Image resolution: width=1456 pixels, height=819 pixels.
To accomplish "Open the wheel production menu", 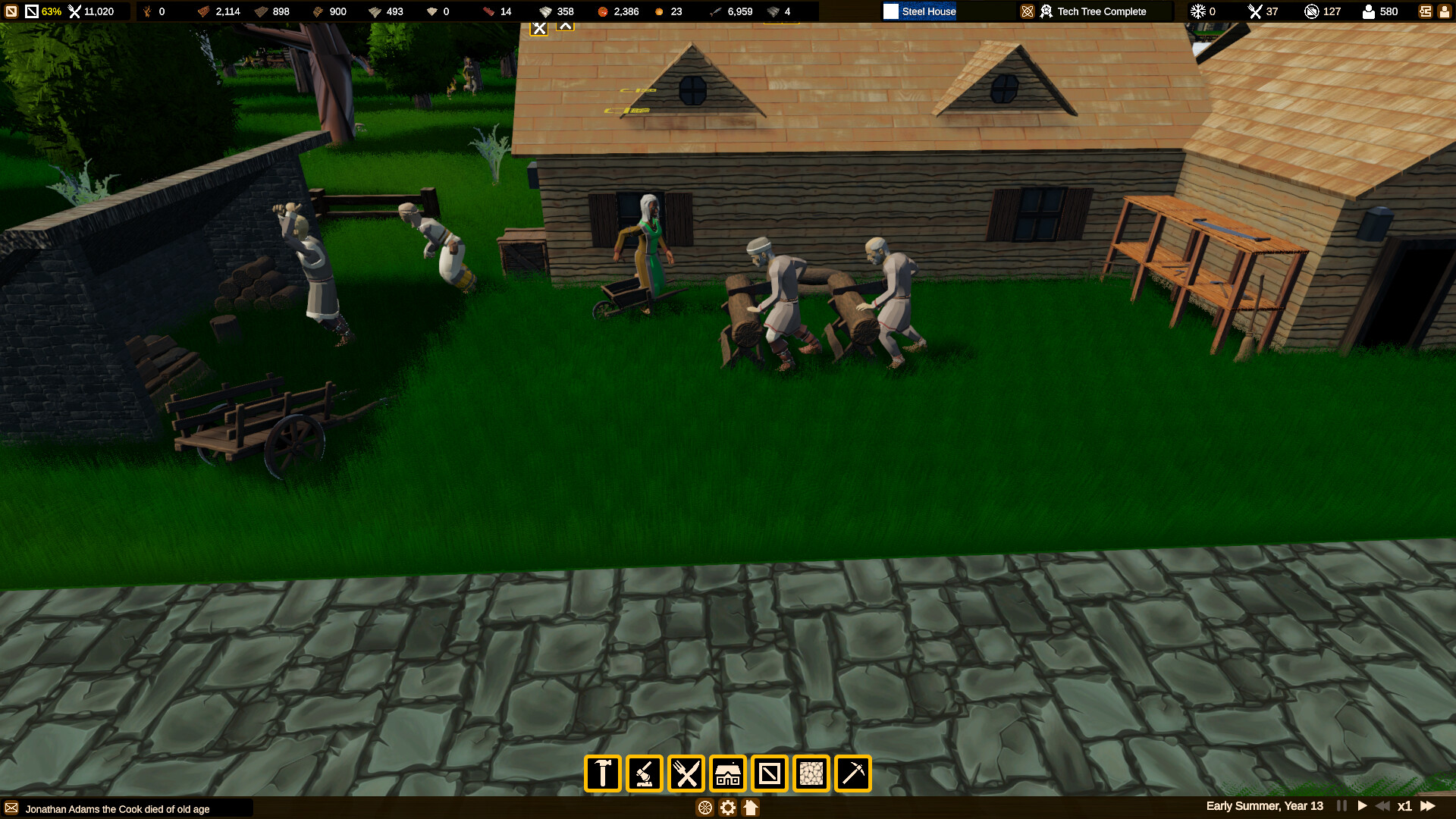I will point(704,808).
